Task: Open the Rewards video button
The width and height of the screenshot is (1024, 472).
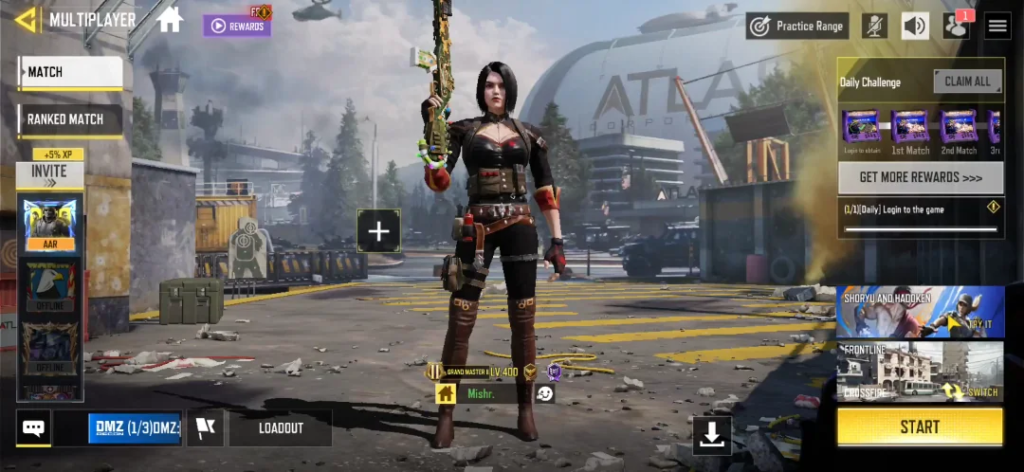Action: click(x=237, y=26)
